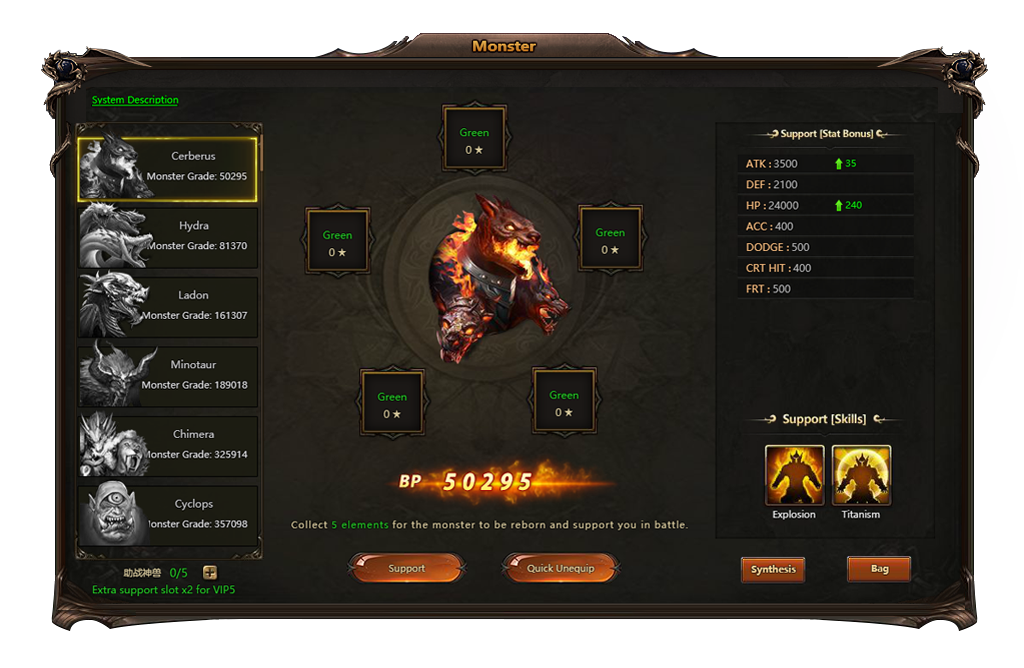
Task: Select Cerberus in the monster list
Action: click(168, 167)
